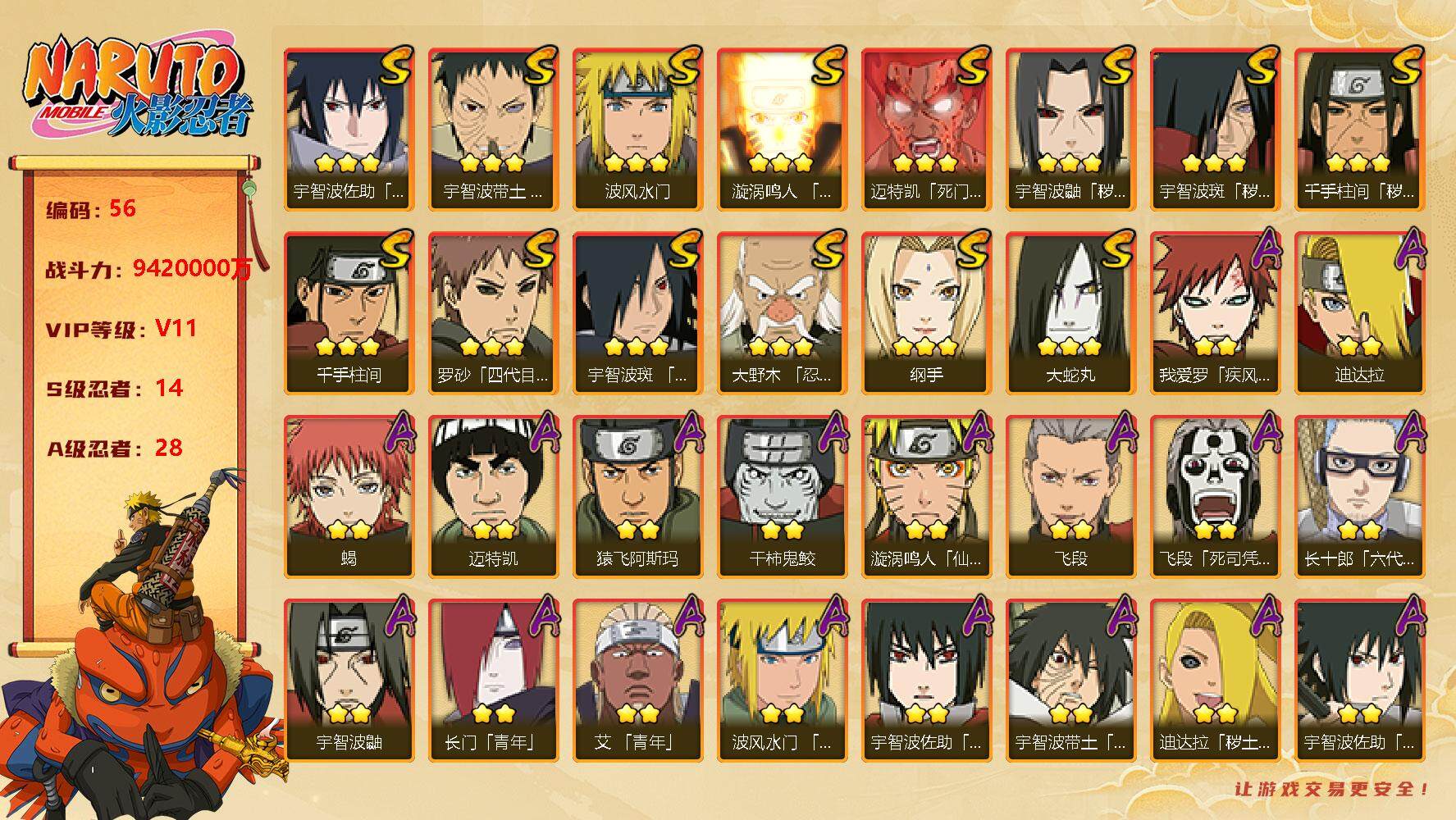This screenshot has width=1456, height=820.
Task: Select the 迈特凯「死门」red-skinned card
Action: 926,129
